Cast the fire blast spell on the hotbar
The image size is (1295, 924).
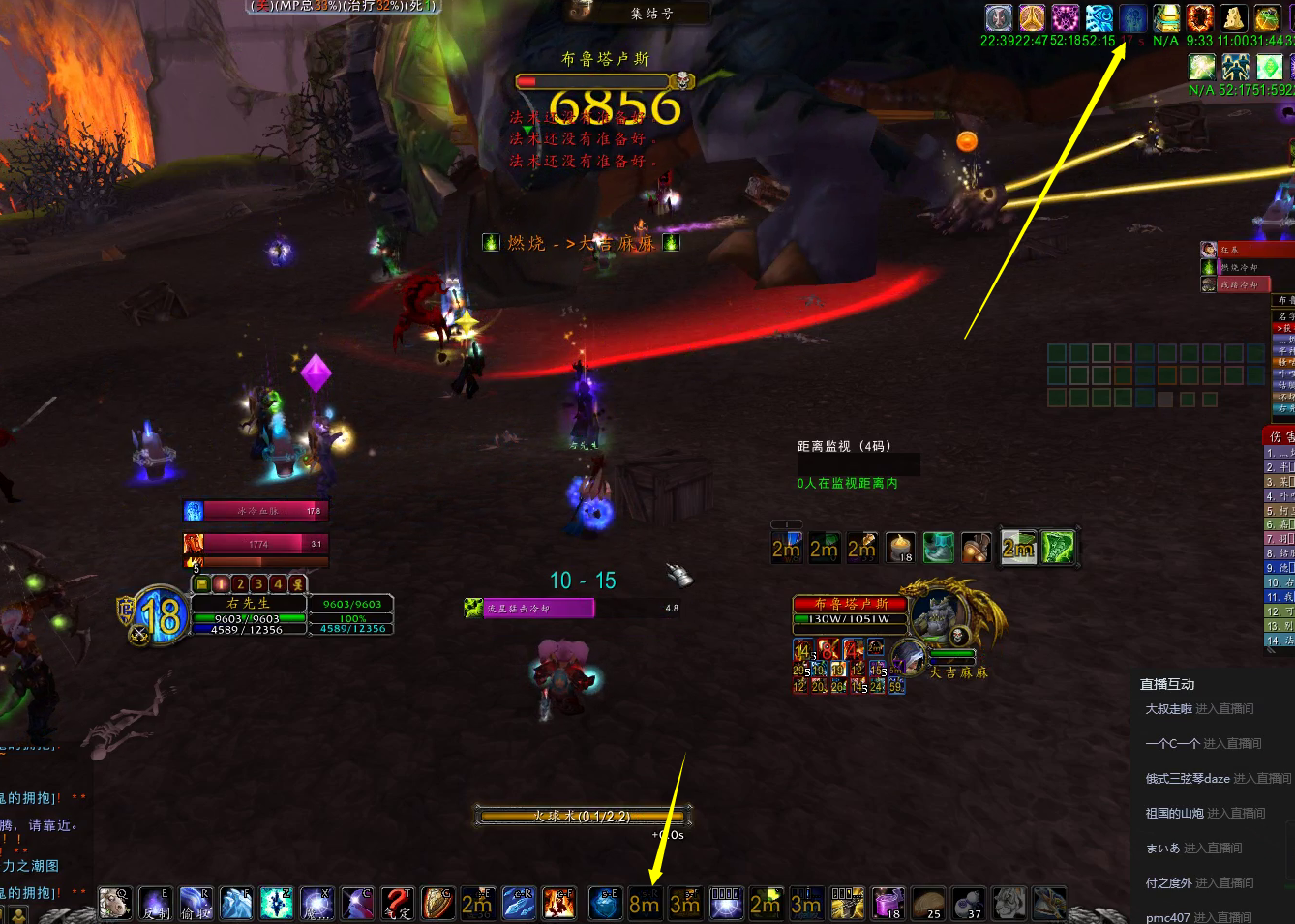click(x=558, y=903)
